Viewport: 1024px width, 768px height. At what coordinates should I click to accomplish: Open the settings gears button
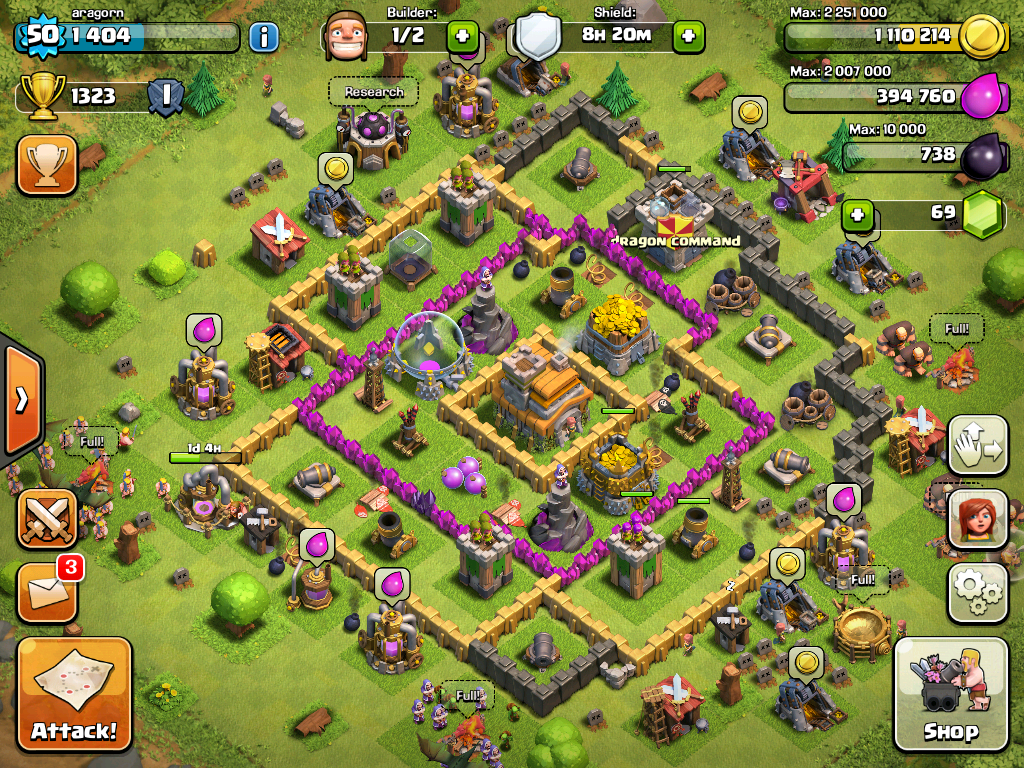point(977,593)
